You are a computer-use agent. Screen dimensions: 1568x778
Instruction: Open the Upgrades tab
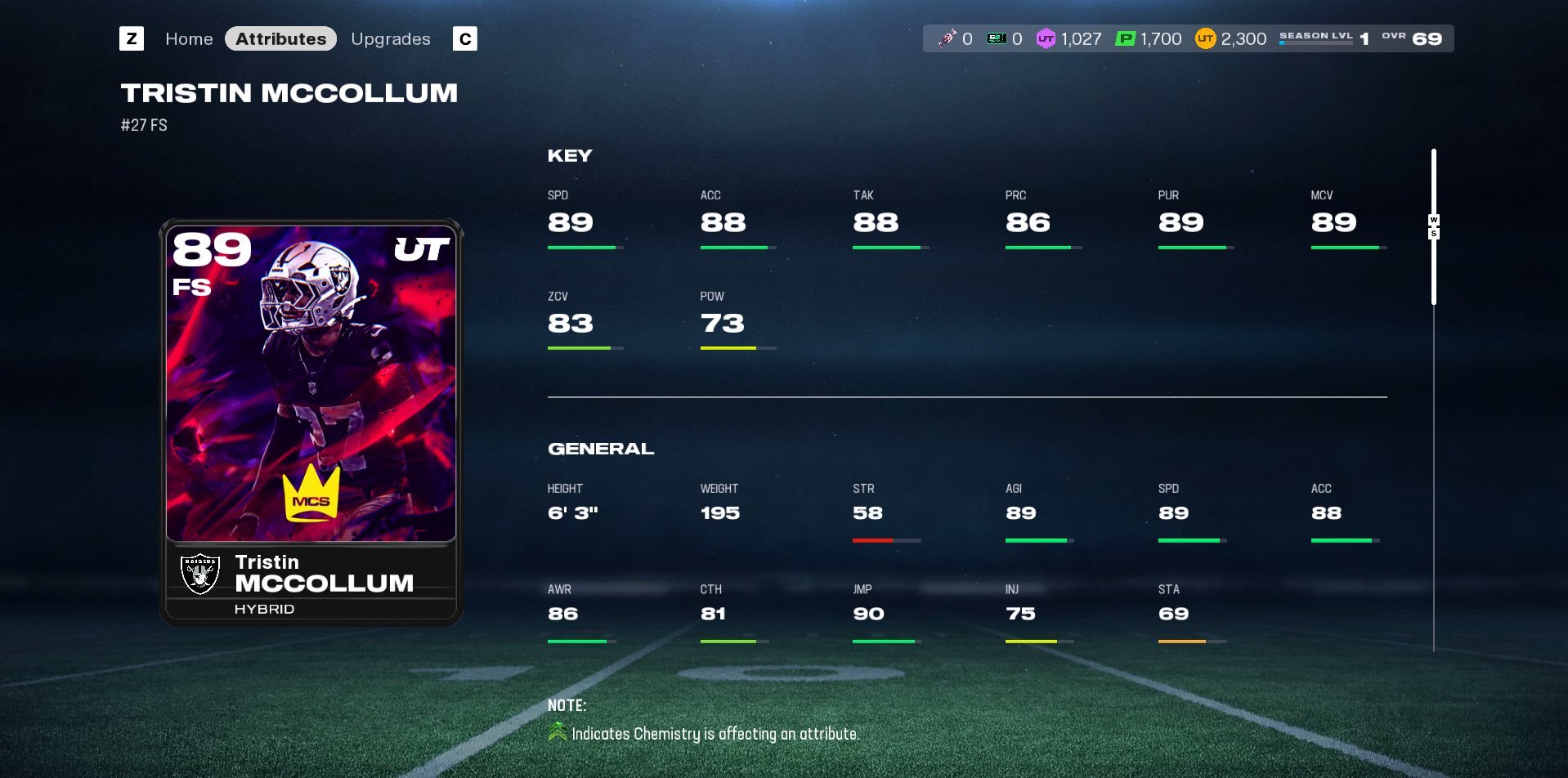(391, 38)
